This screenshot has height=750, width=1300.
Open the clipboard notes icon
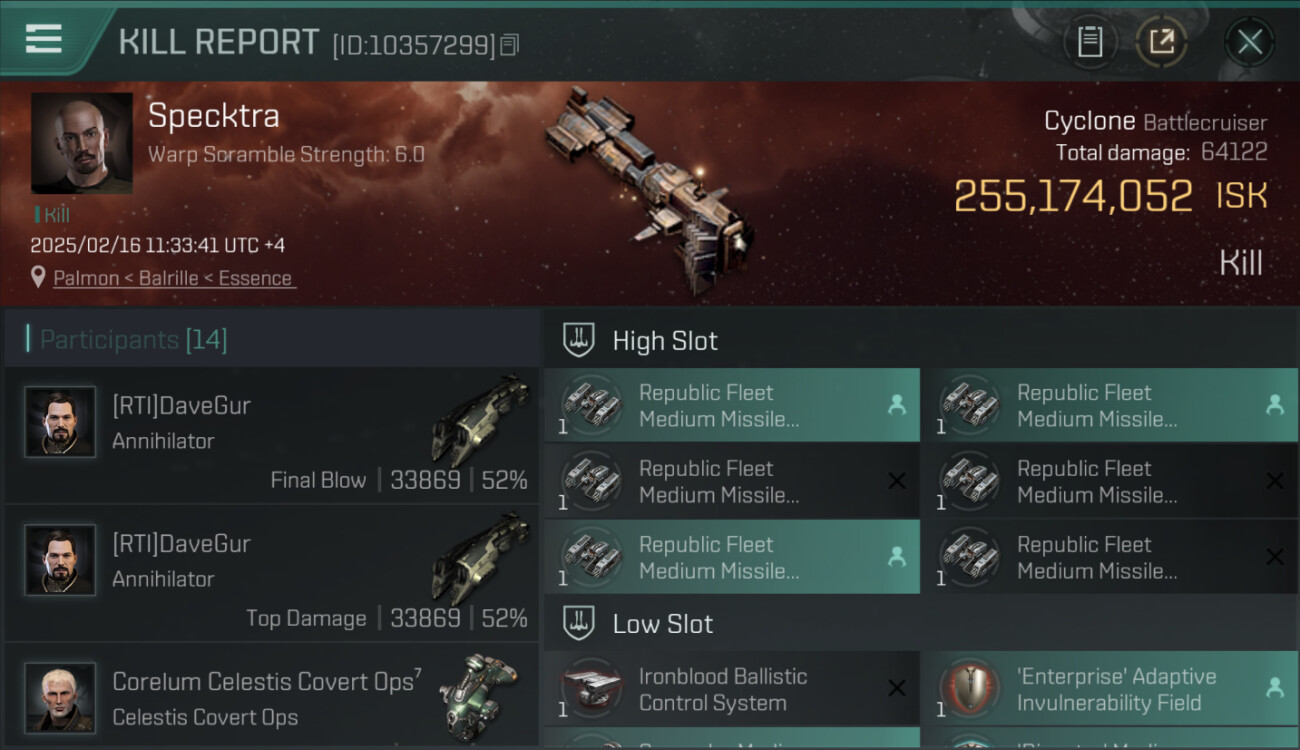(x=1089, y=42)
